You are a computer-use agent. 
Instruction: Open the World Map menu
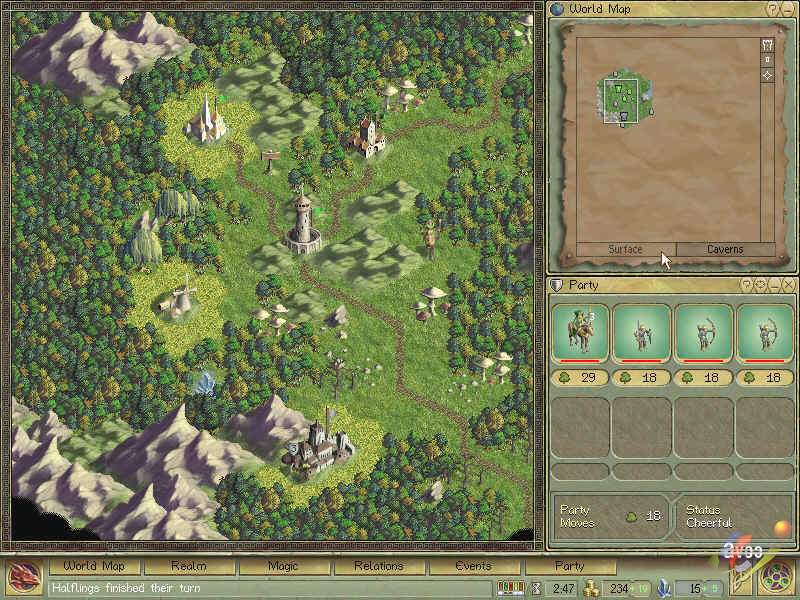coord(94,566)
